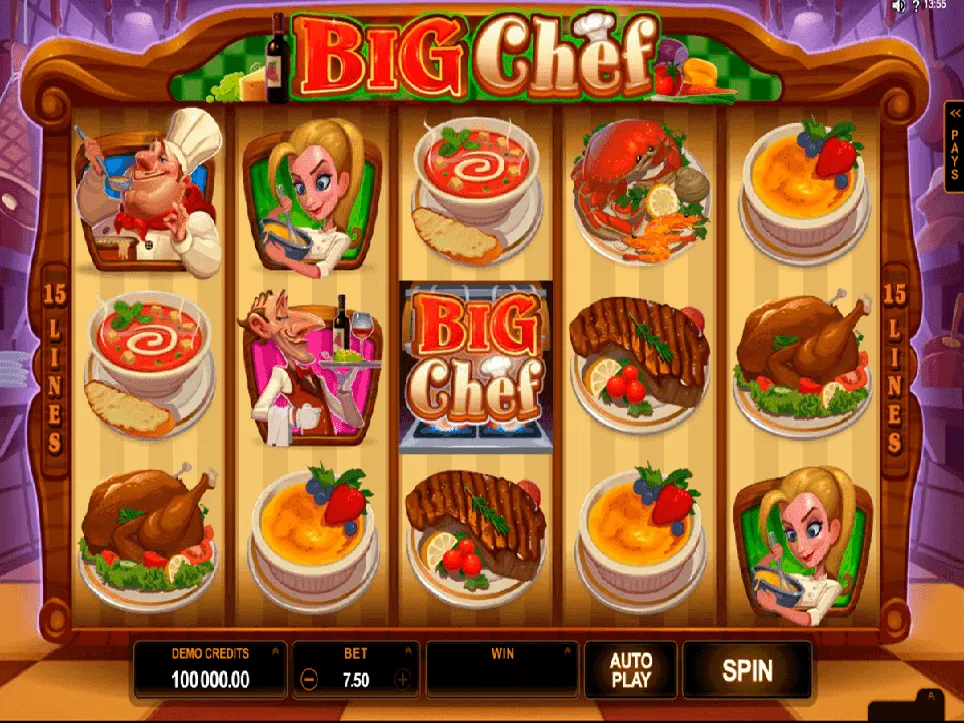Spin the reels with the SPIN button
Viewport: 964px width, 723px height.
(747, 670)
